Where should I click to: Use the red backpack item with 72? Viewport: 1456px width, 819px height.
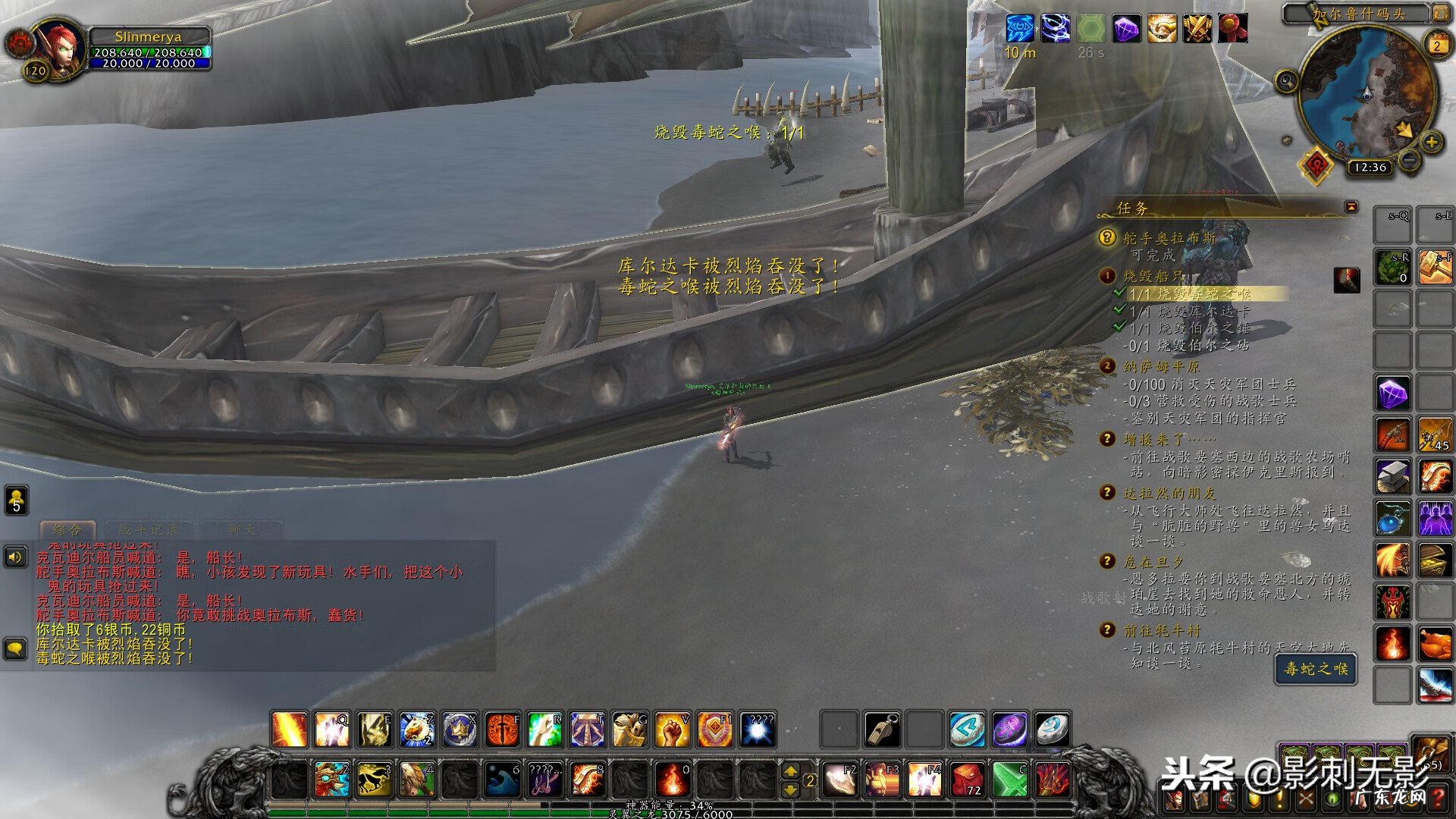click(967, 780)
